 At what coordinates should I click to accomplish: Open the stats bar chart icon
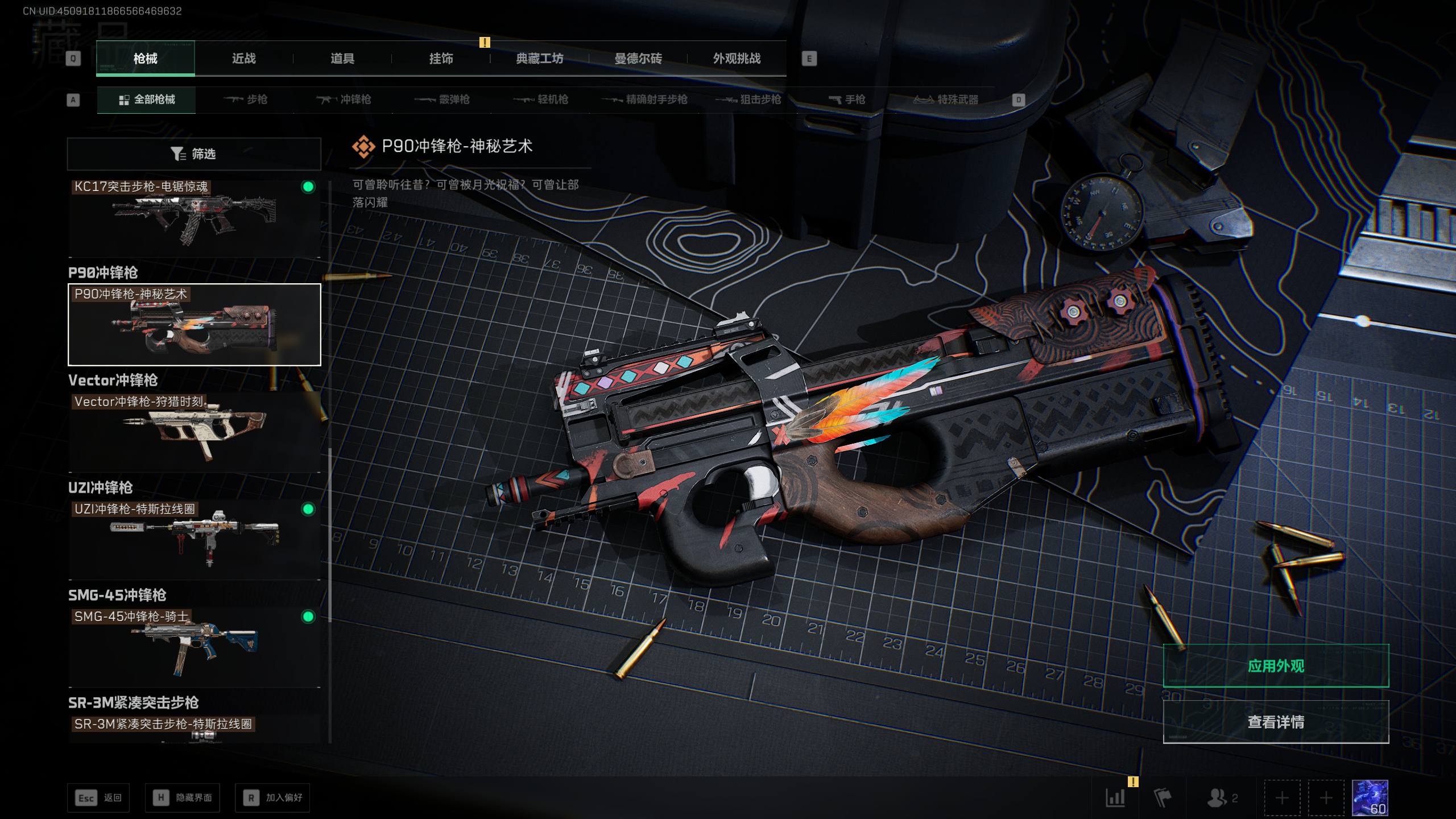1115,798
